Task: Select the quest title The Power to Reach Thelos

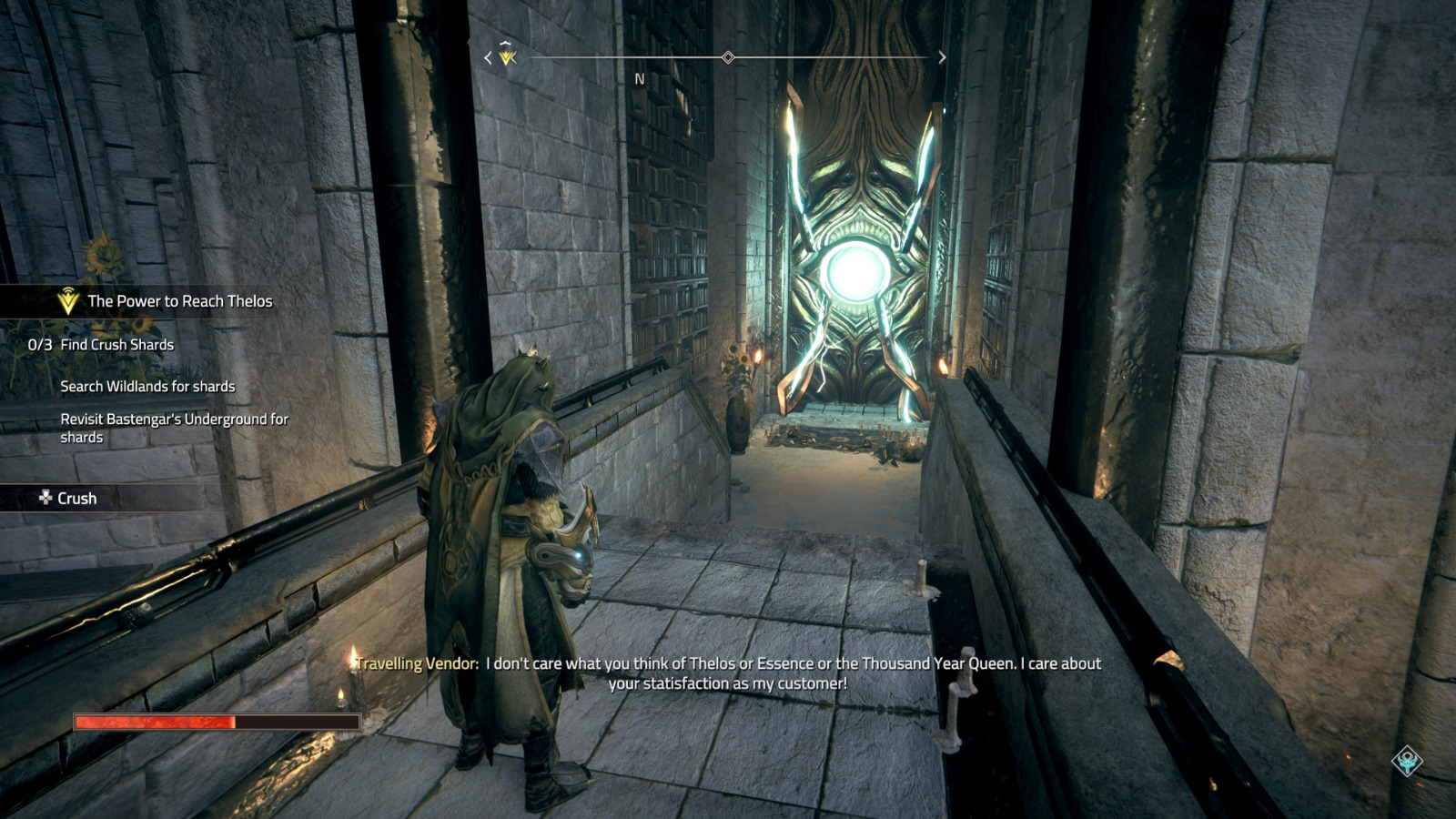Action: pyautogui.click(x=179, y=301)
